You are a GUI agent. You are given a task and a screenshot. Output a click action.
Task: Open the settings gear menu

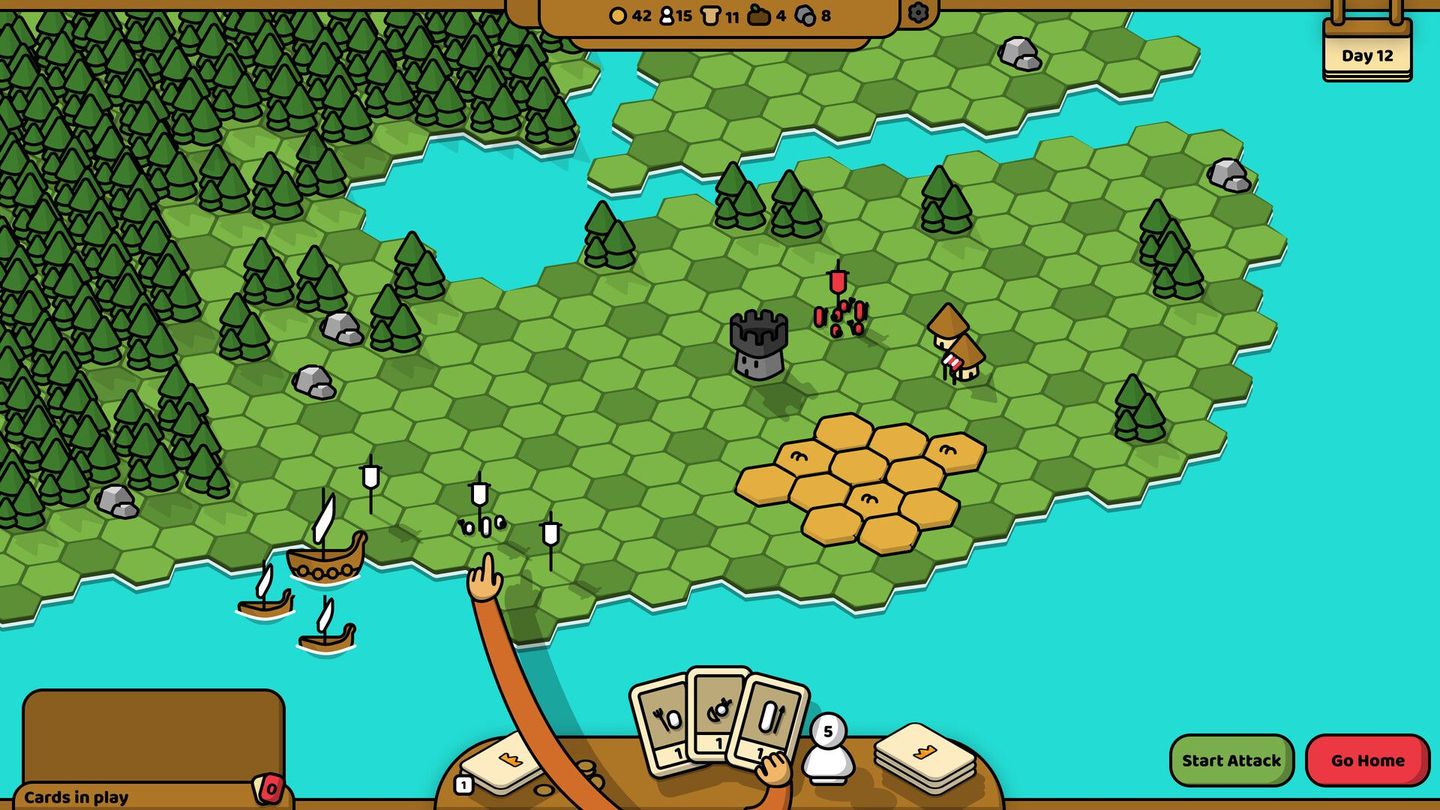click(917, 14)
